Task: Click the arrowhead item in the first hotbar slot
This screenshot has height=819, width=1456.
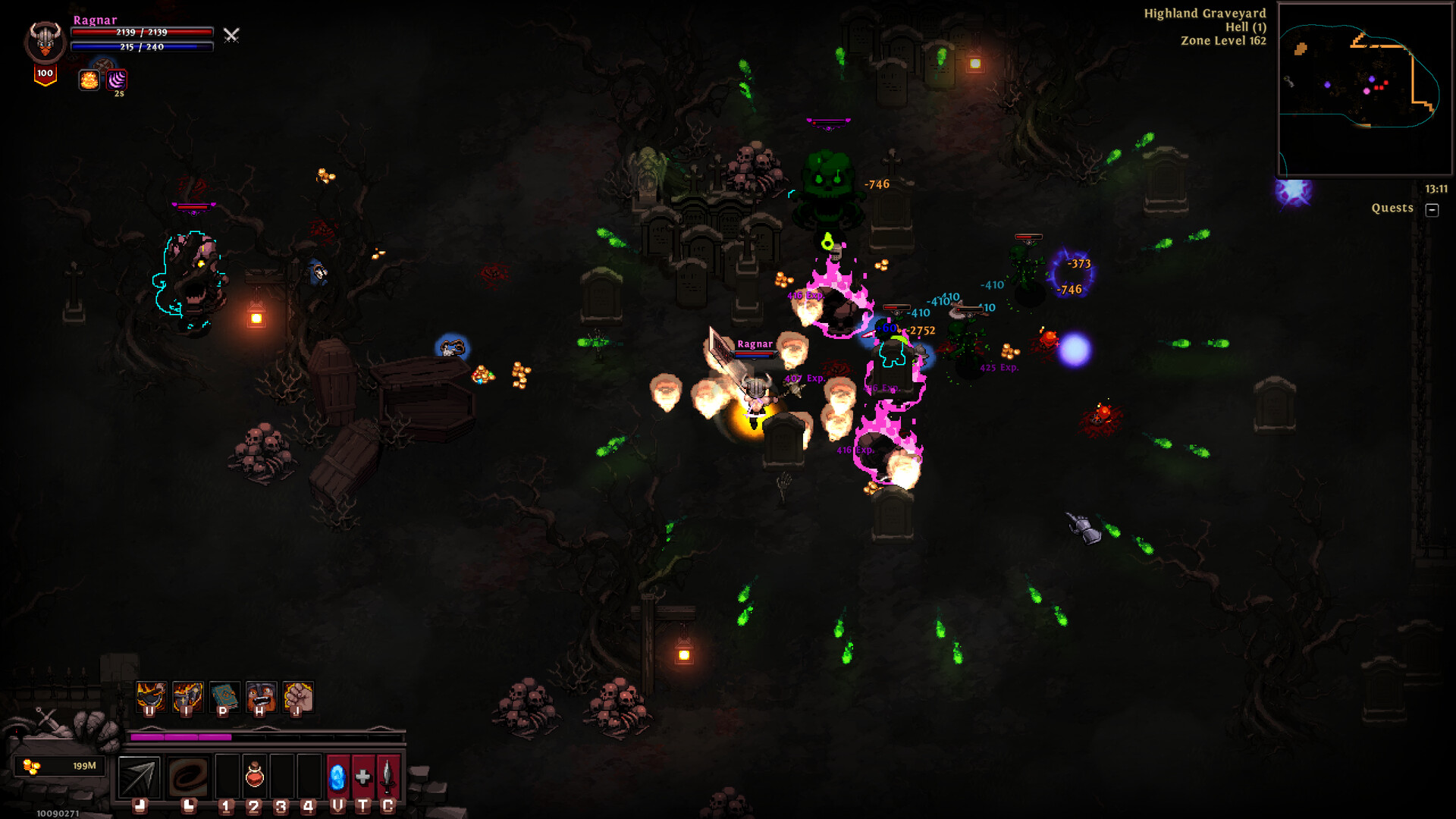Action: click(139, 777)
